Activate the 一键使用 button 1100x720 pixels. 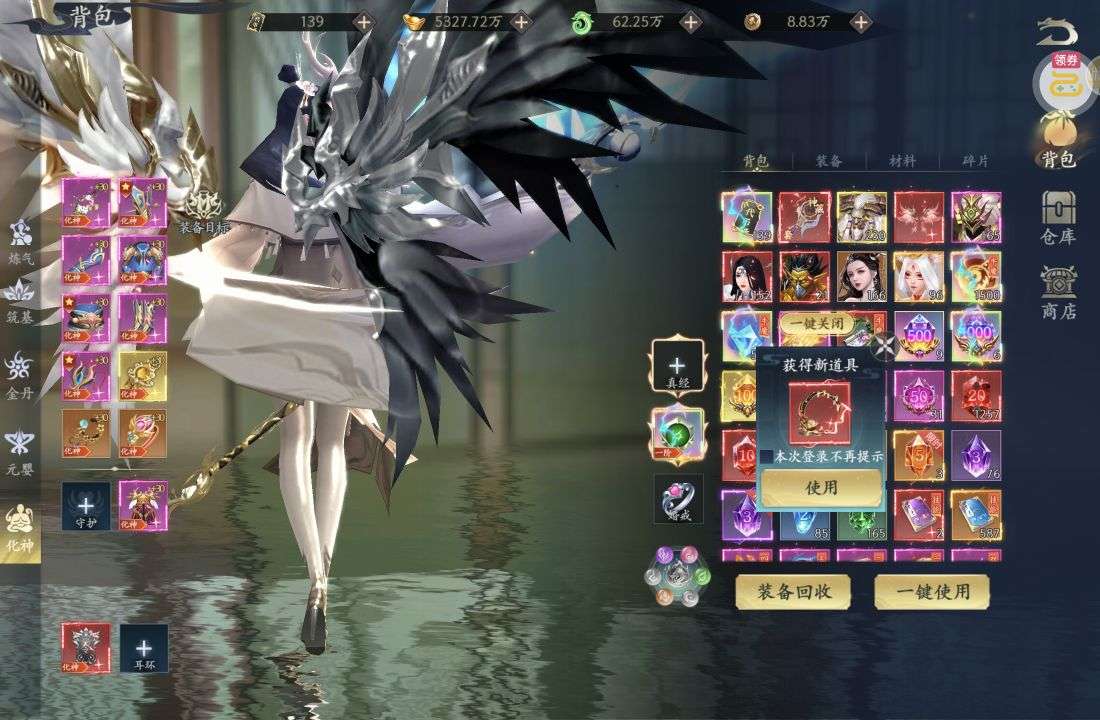[x=932, y=592]
